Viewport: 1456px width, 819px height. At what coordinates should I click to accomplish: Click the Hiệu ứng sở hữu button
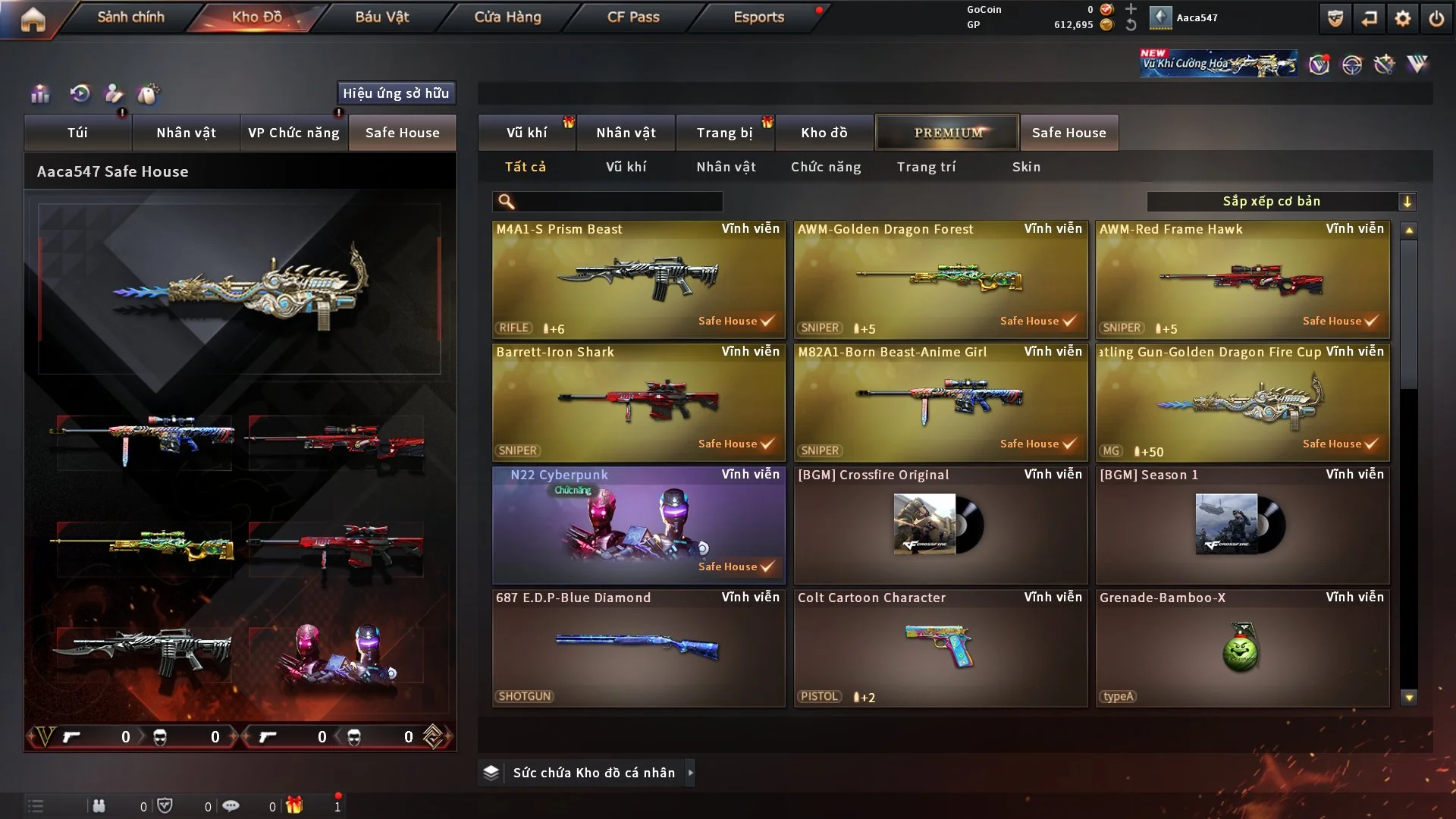396,93
